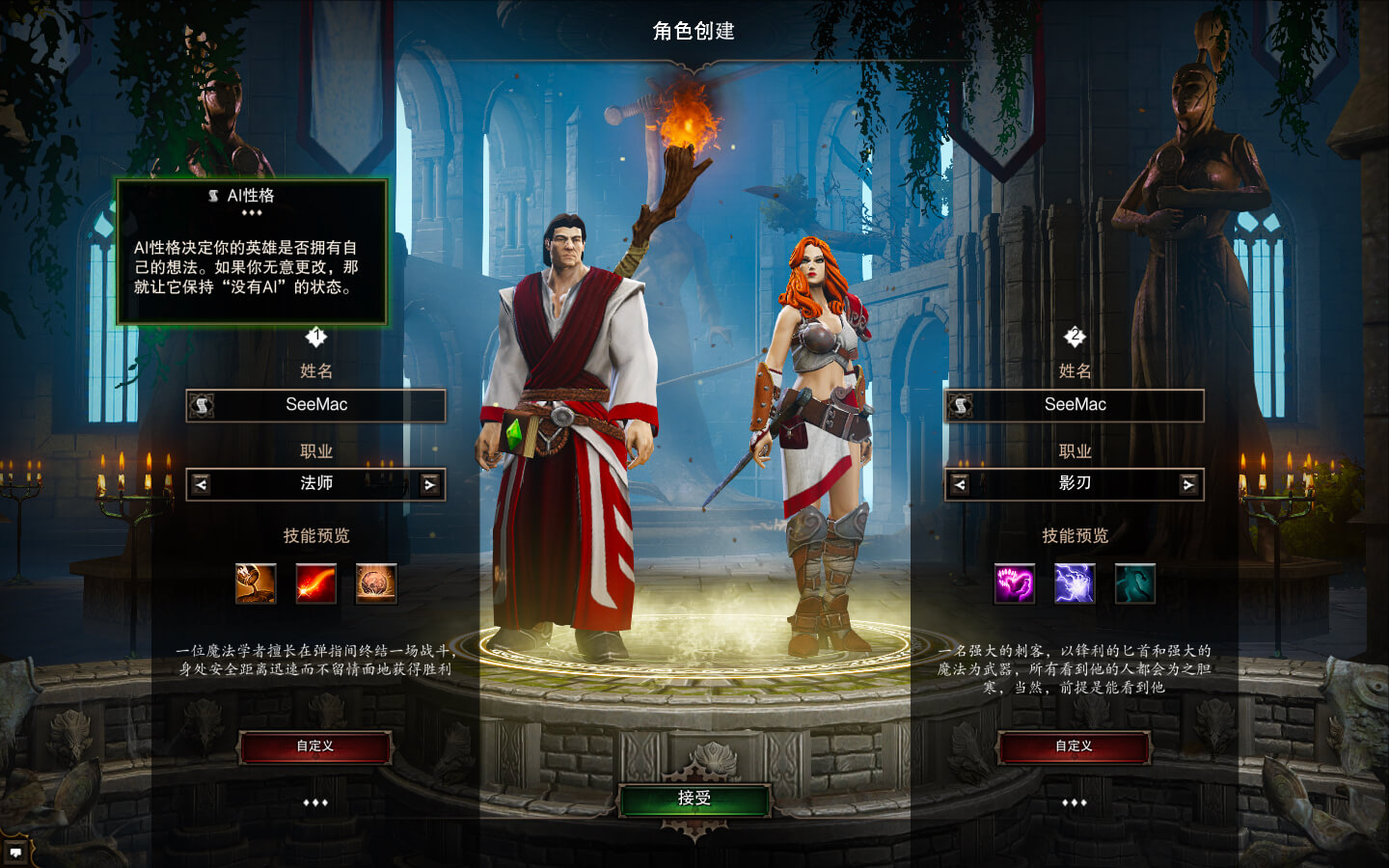
Task: Select next class after 影刃
Action: (1188, 484)
